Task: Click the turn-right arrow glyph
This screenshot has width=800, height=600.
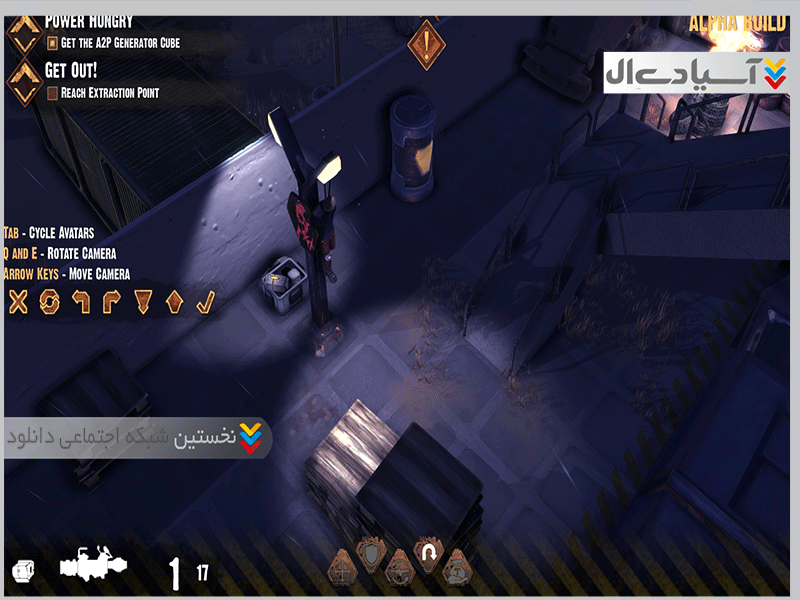Action: [112, 300]
